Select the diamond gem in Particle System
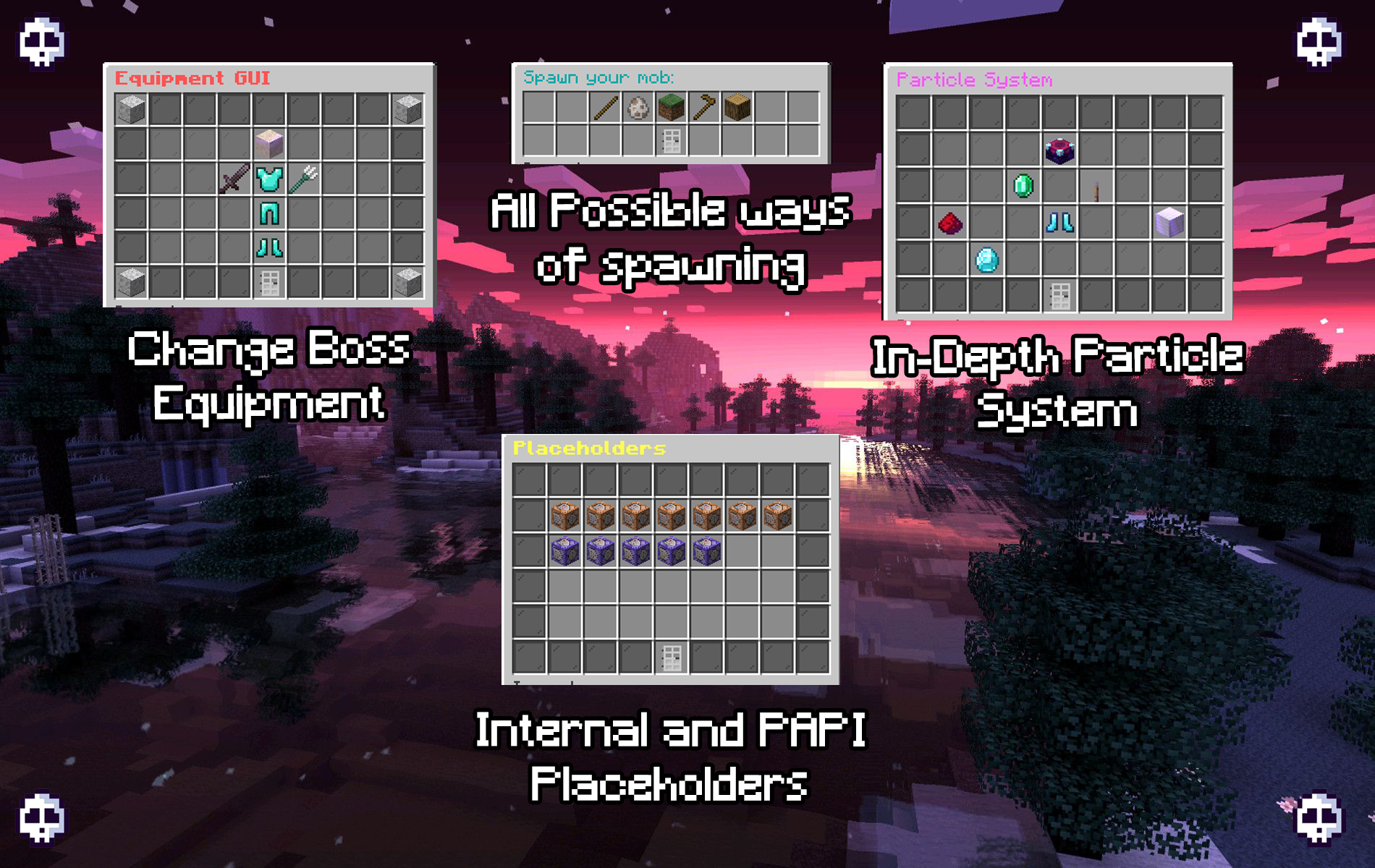1375x868 pixels. click(986, 260)
